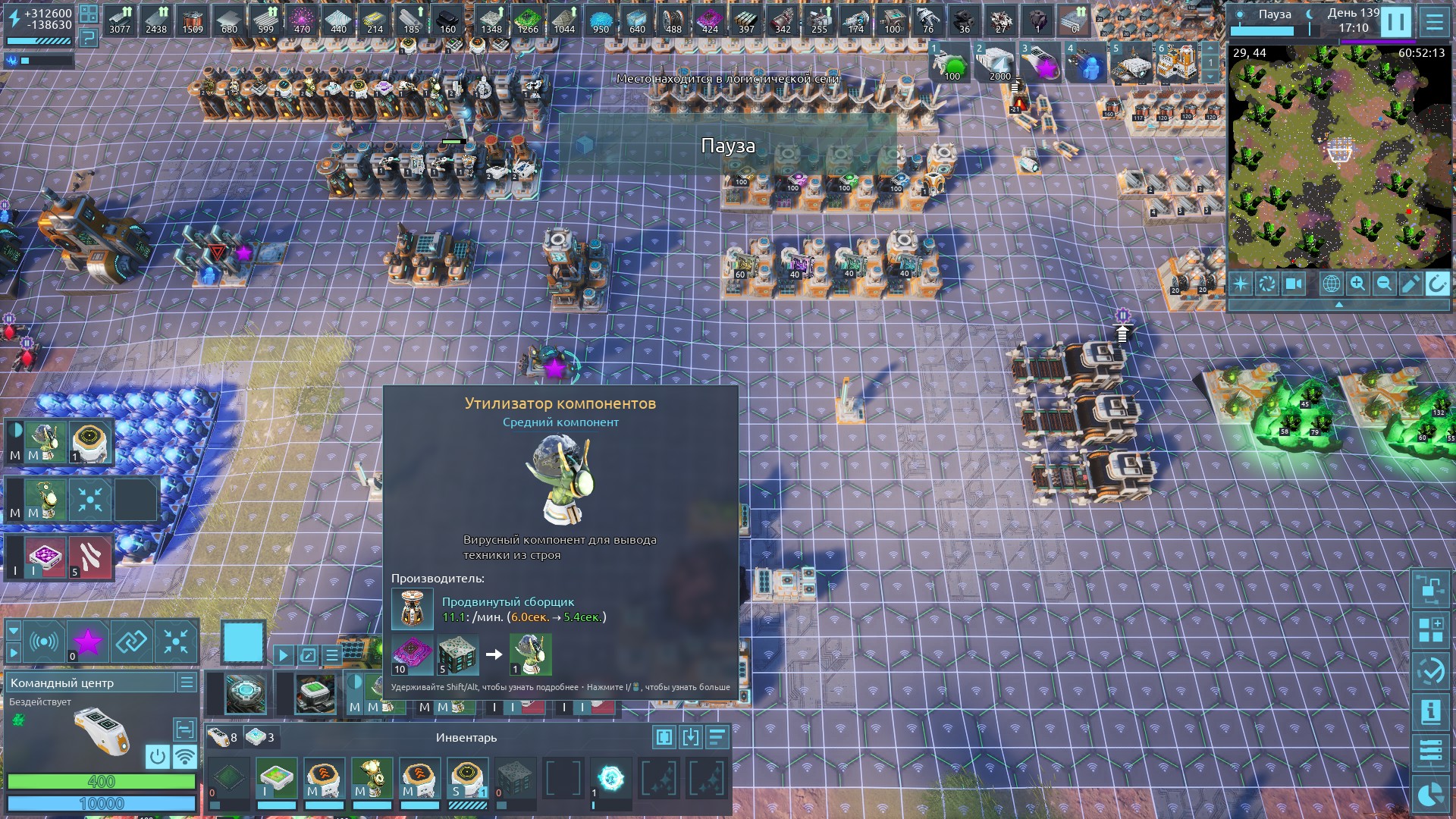Viewport: 1456px width, 819px height.
Task: Toggle the camera button under the minimap
Action: coord(1294,284)
